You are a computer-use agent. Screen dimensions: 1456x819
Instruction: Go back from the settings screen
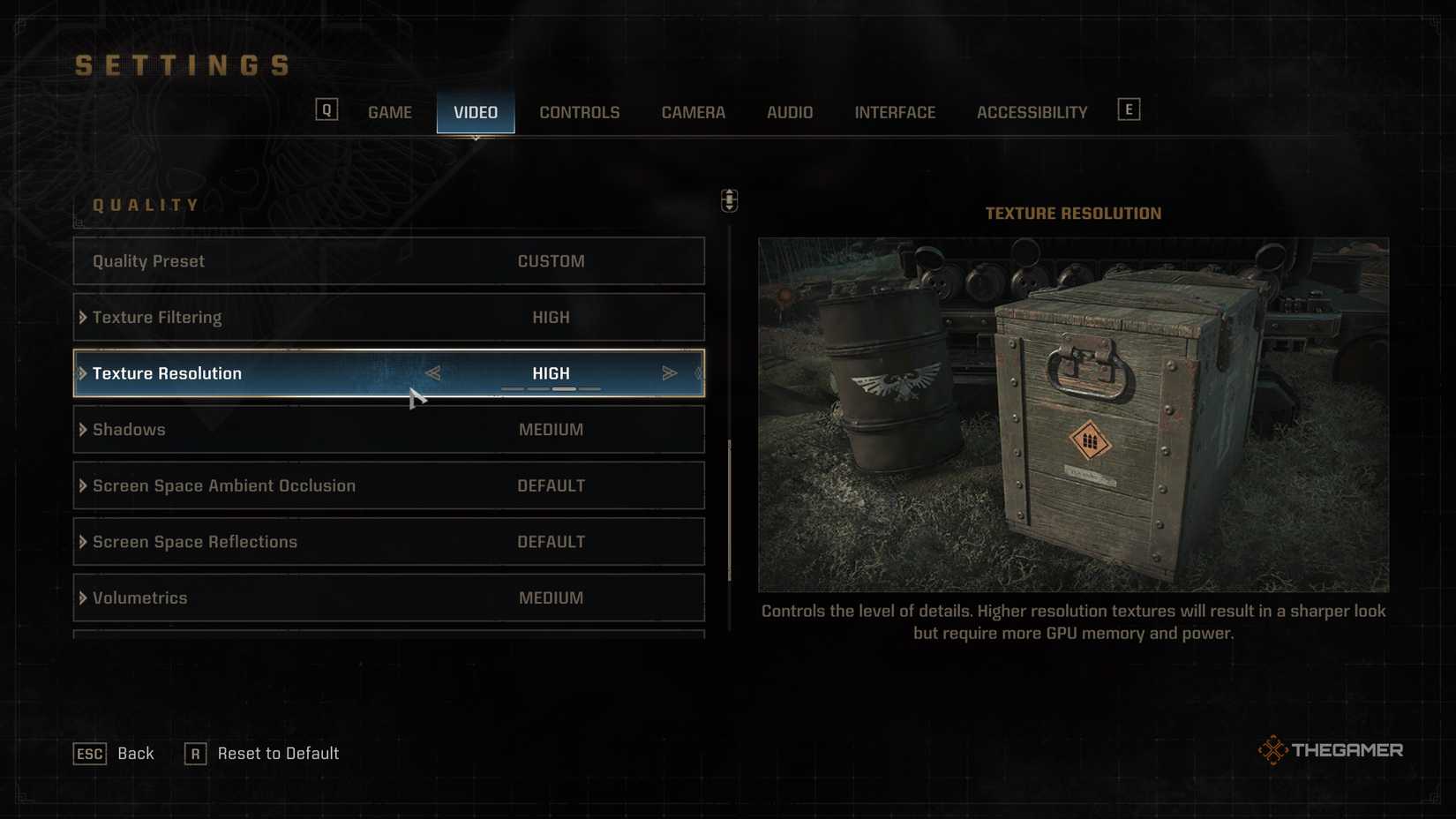114,754
